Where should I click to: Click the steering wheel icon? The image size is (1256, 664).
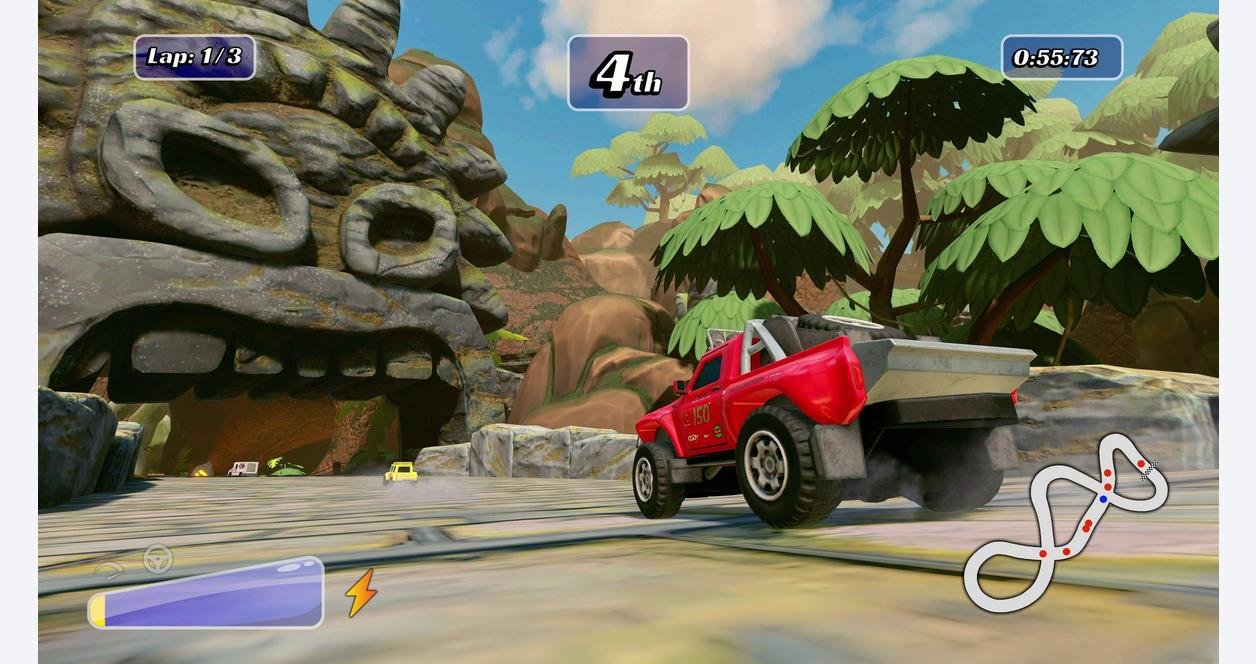[157, 558]
